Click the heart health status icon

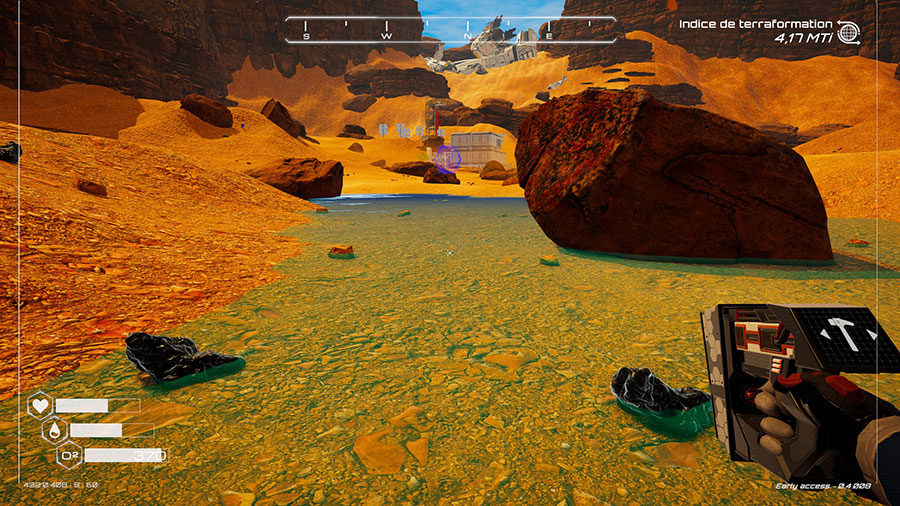(40, 406)
